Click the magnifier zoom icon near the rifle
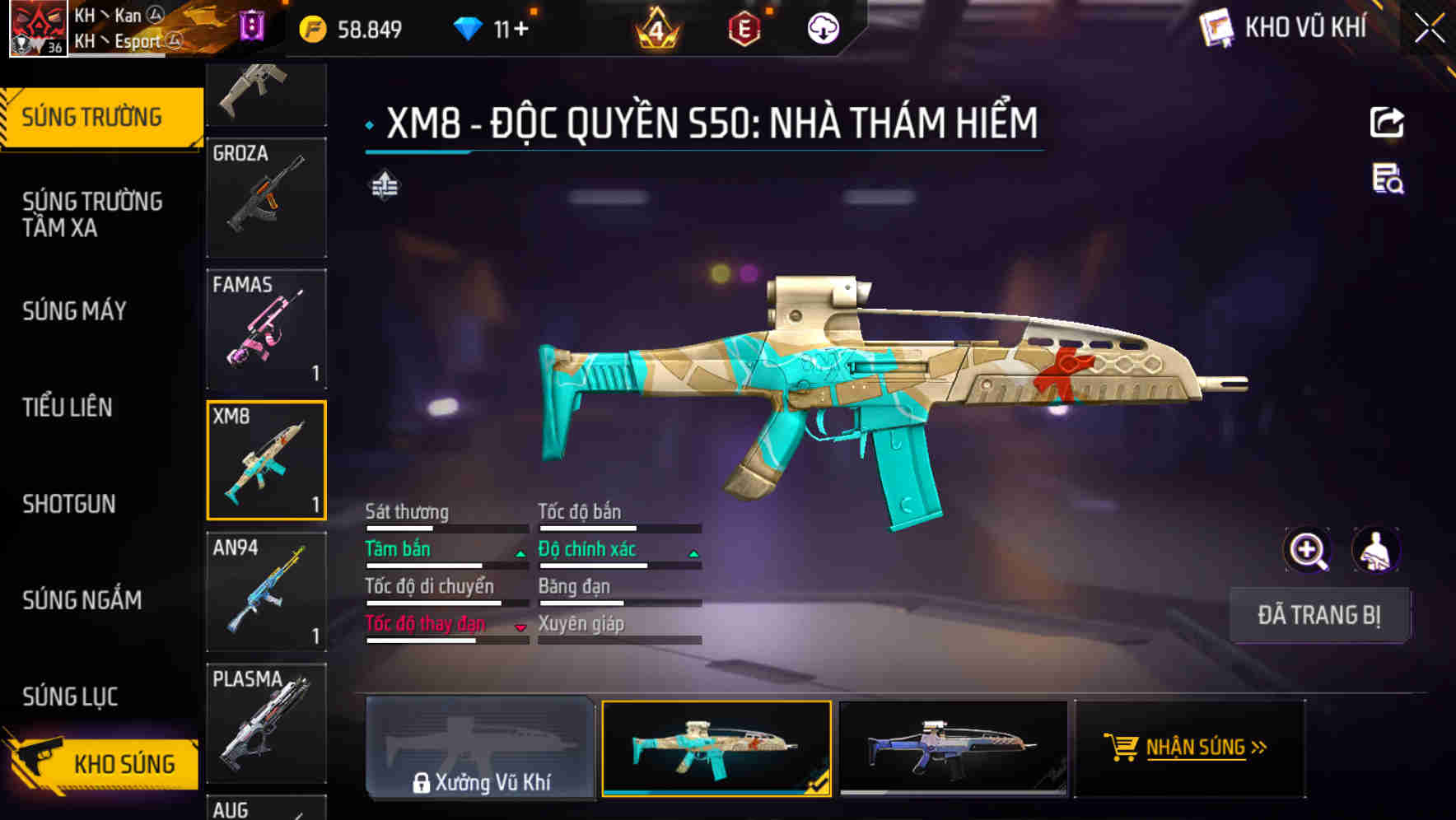The height and width of the screenshot is (820, 1456). tap(1308, 550)
